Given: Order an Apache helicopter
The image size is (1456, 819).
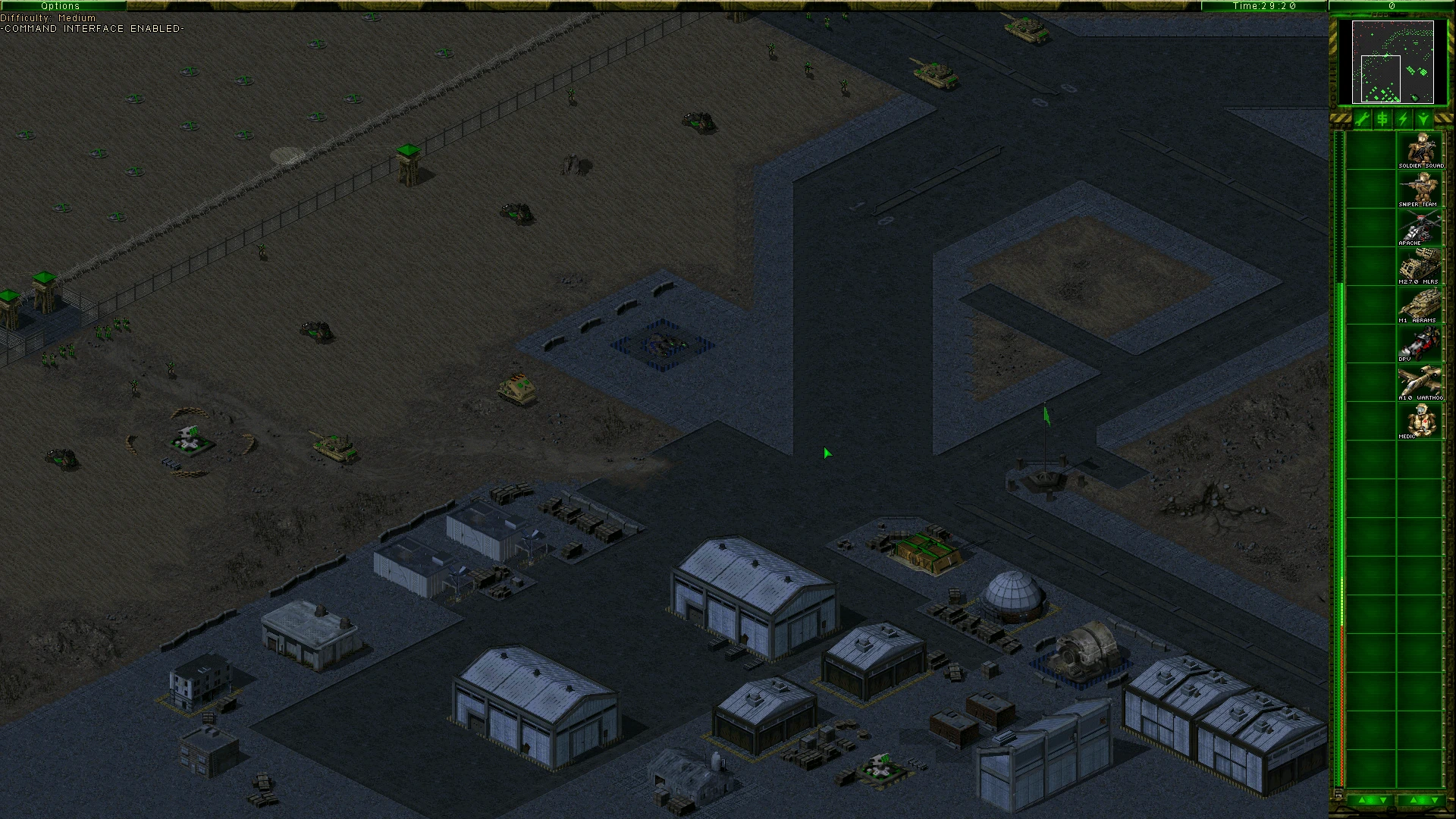Looking at the screenshot, I should (x=1420, y=227).
